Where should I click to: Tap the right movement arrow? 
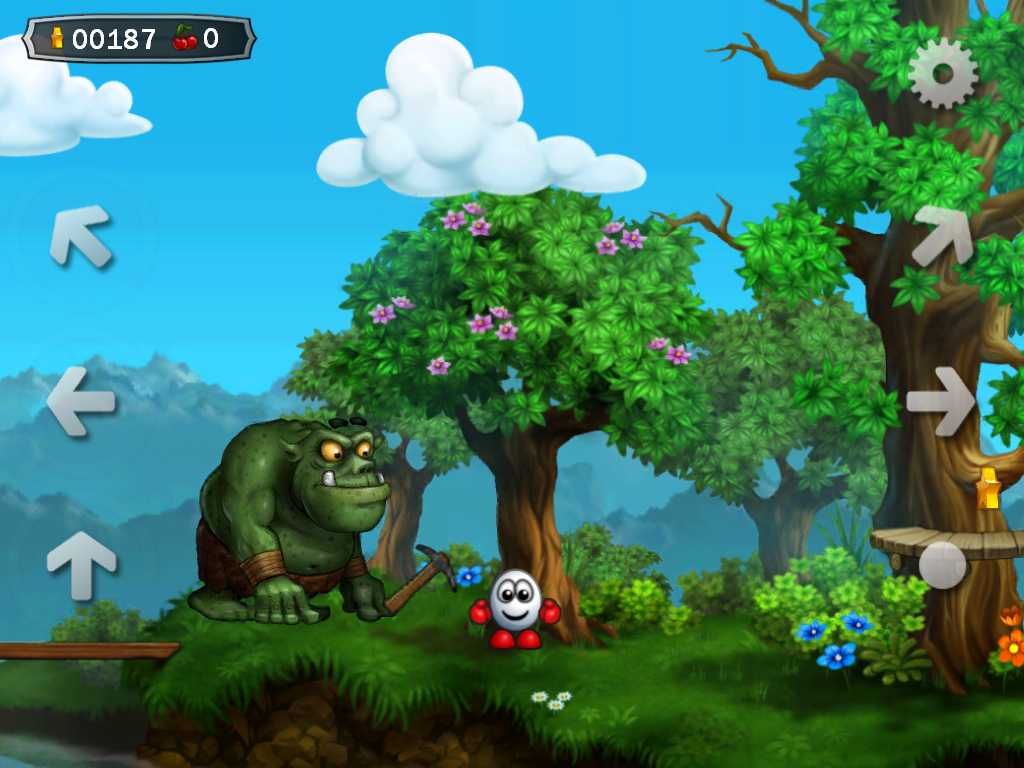[x=941, y=401]
